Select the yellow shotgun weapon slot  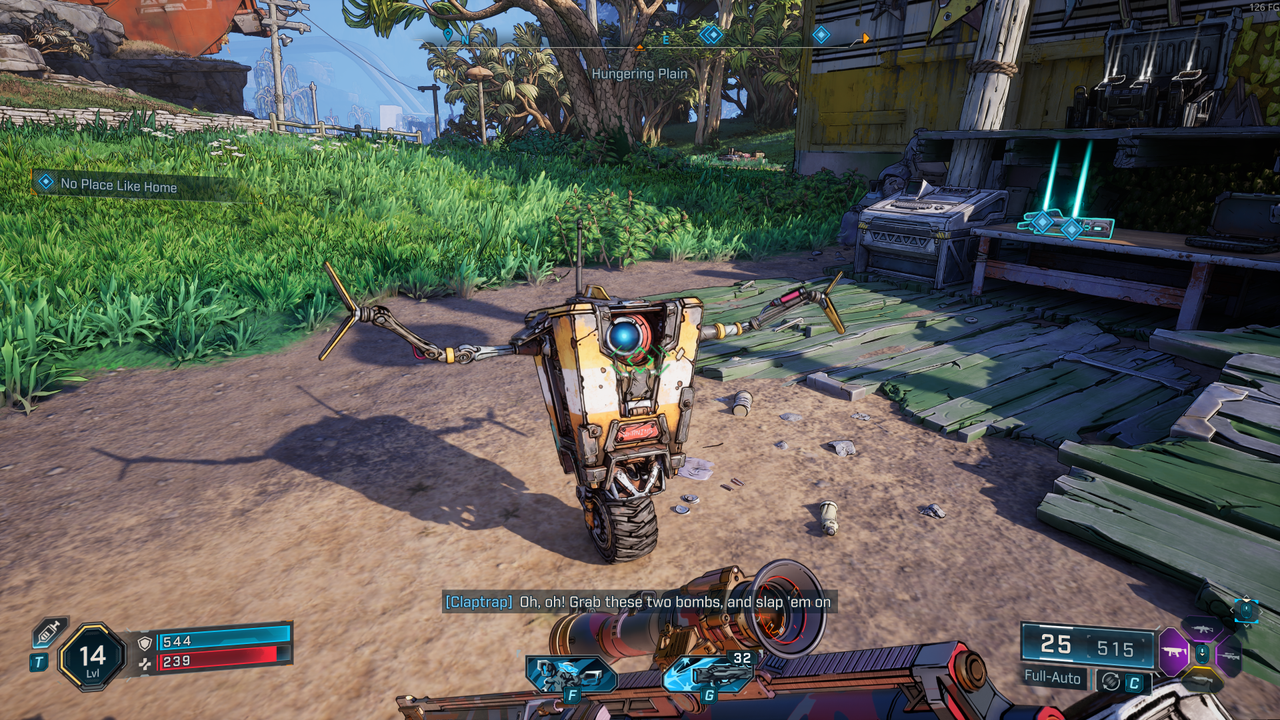pyautogui.click(x=1201, y=678)
